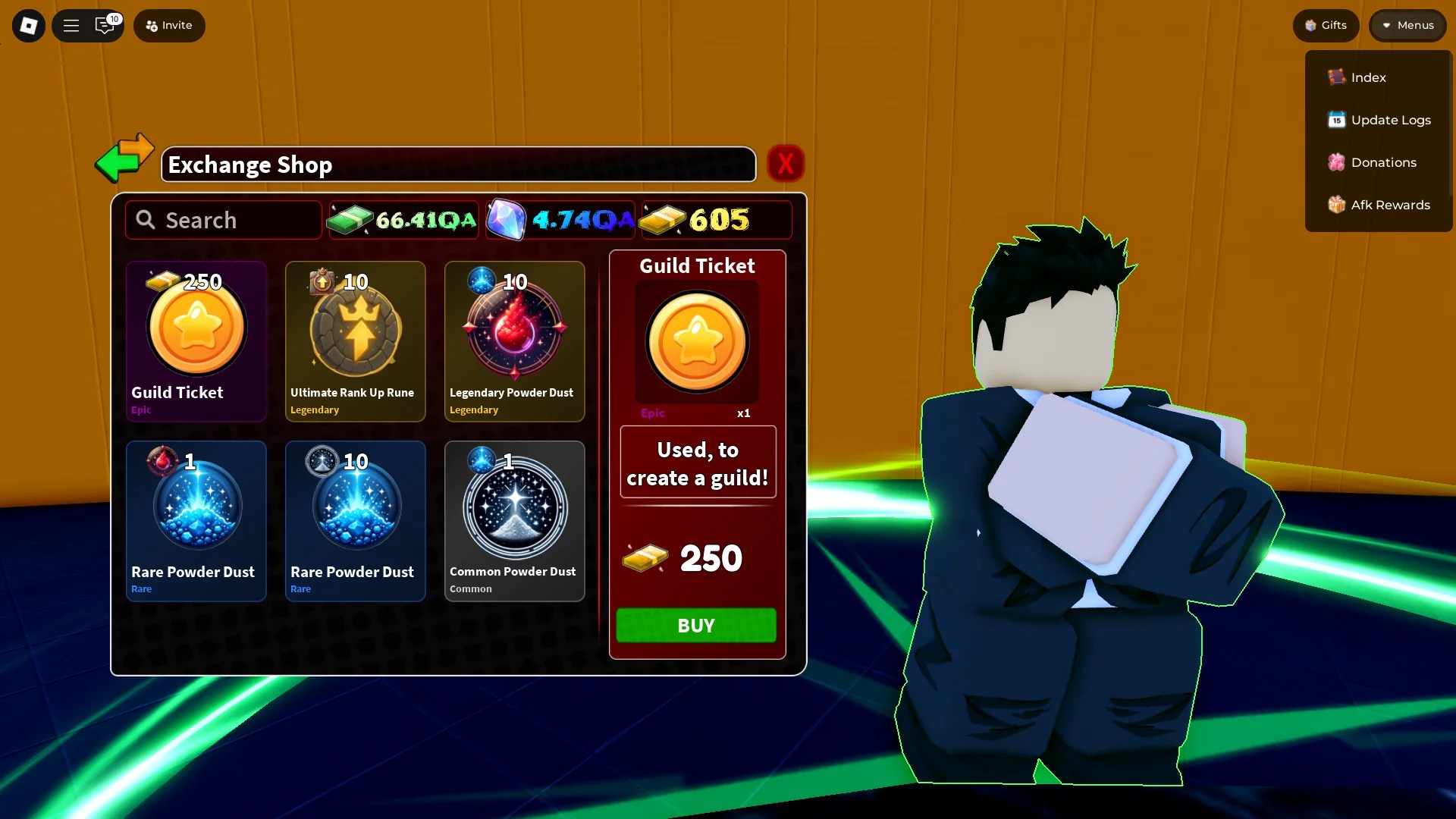Click the Invite button

coord(168,25)
